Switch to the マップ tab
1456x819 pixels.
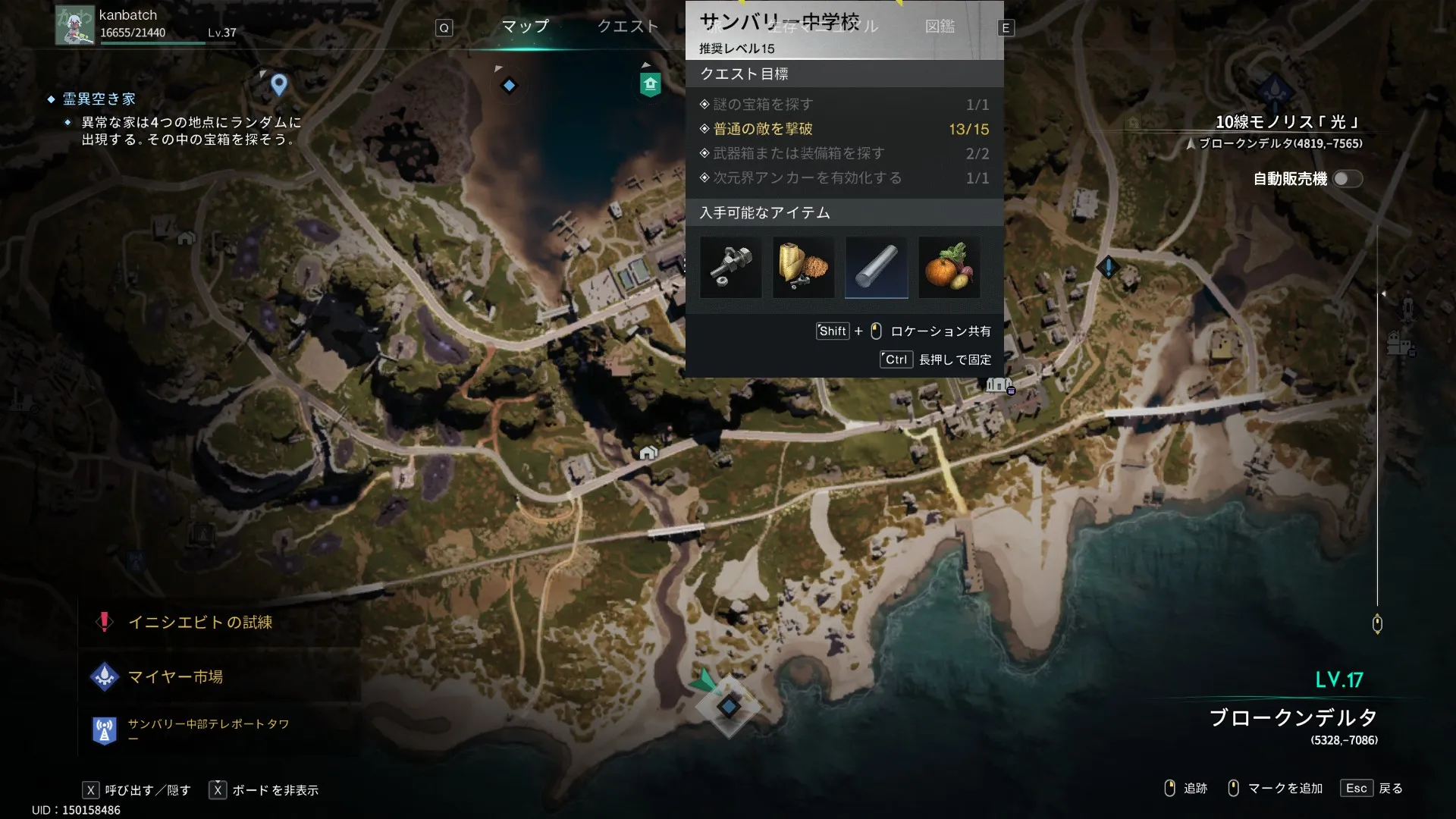(x=525, y=27)
